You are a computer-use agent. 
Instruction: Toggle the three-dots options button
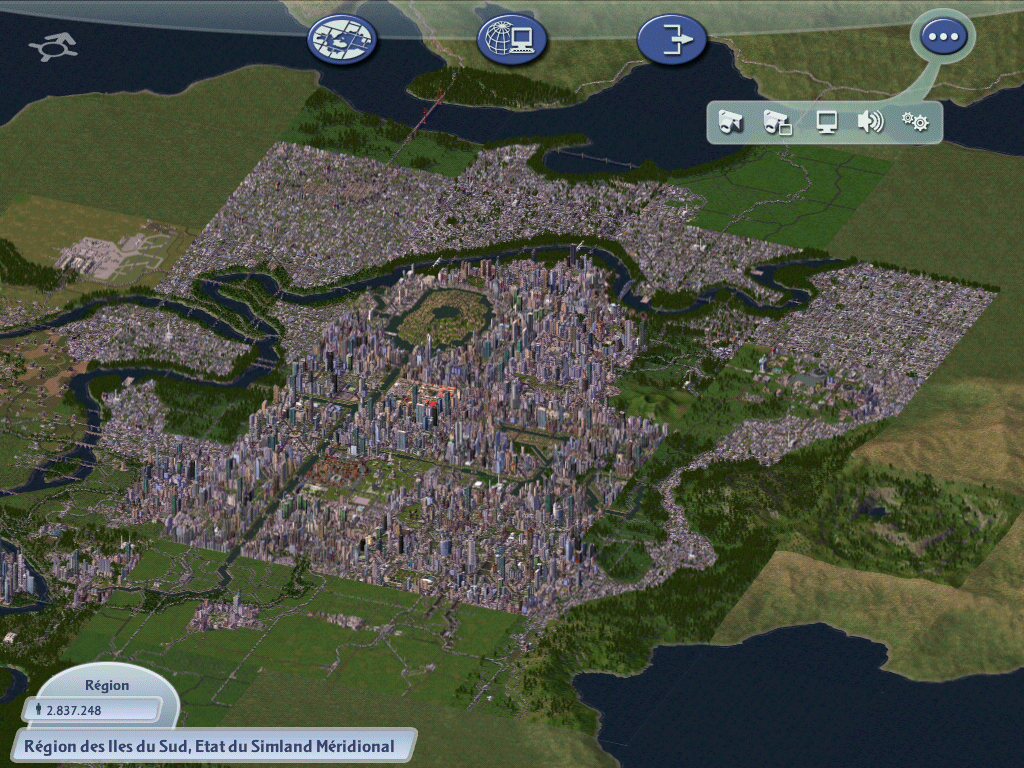click(x=942, y=37)
